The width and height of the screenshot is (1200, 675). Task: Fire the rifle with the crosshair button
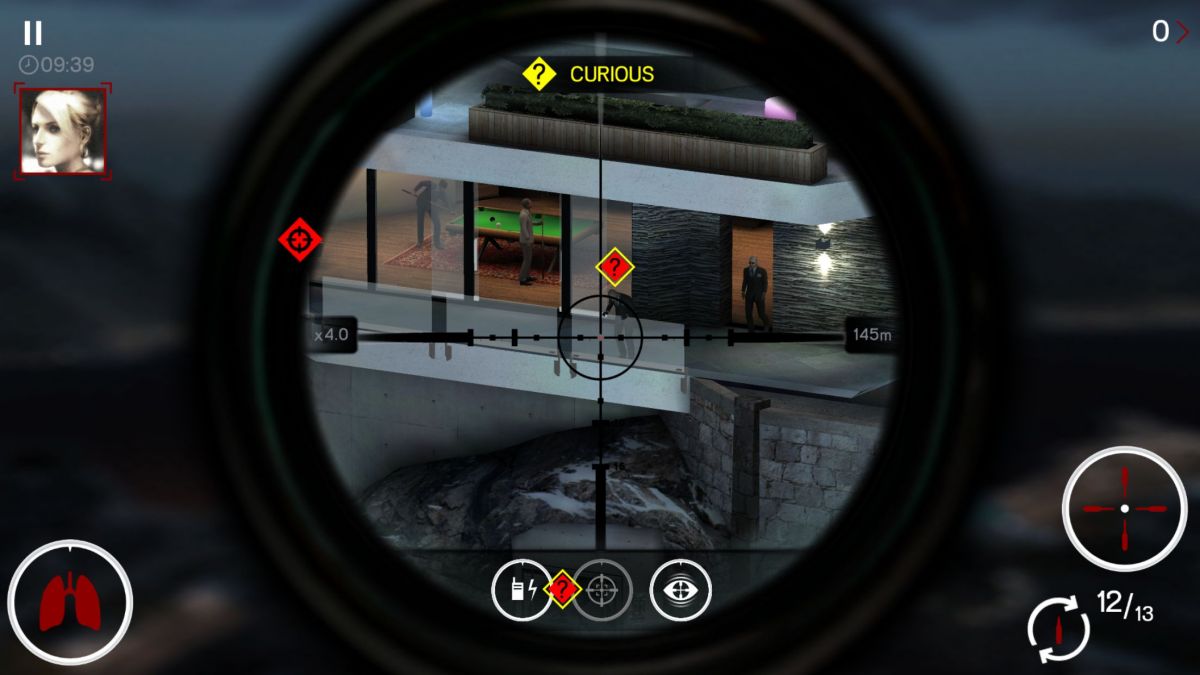click(1124, 509)
